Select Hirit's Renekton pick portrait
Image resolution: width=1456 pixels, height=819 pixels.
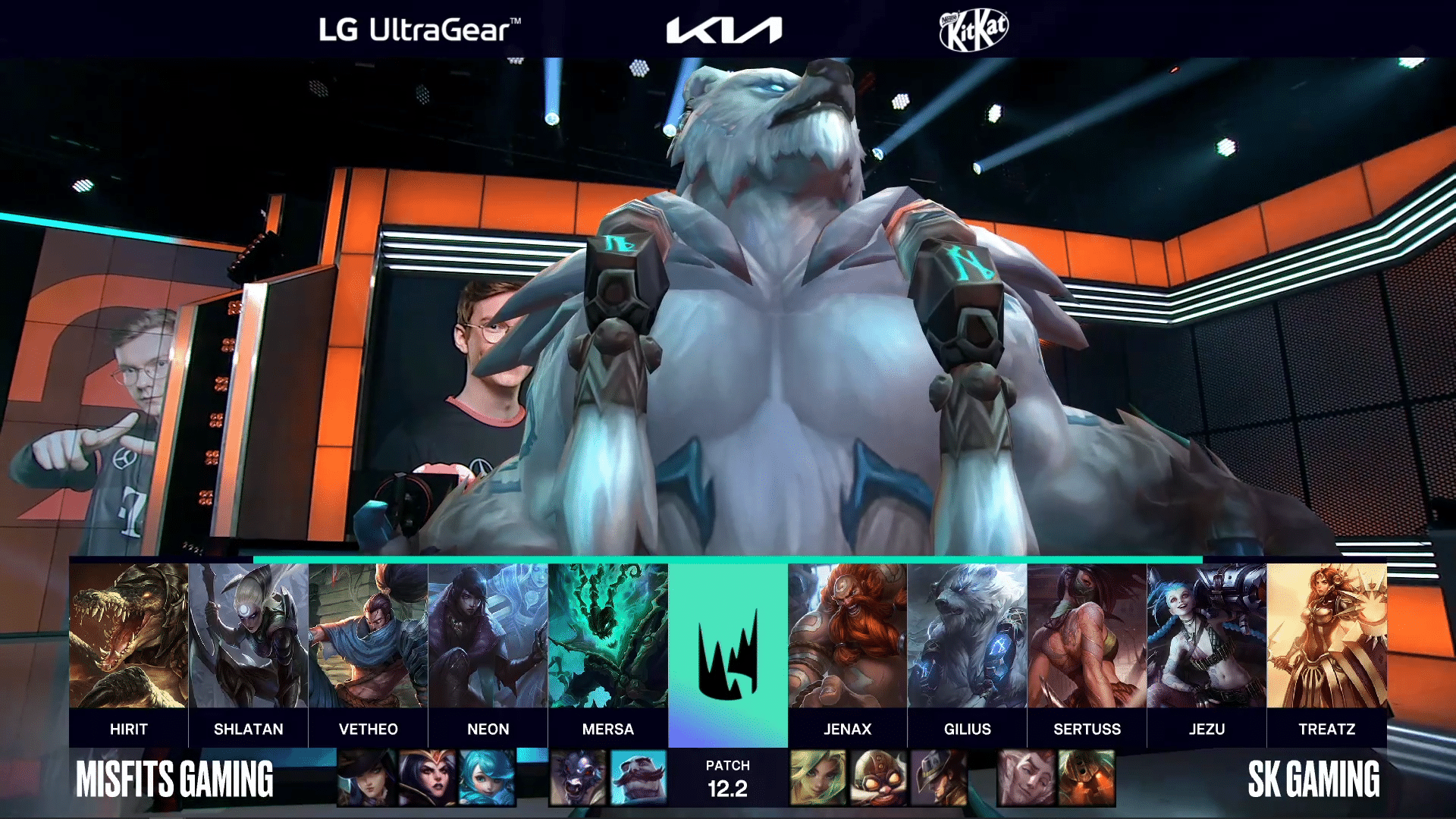click(x=128, y=635)
